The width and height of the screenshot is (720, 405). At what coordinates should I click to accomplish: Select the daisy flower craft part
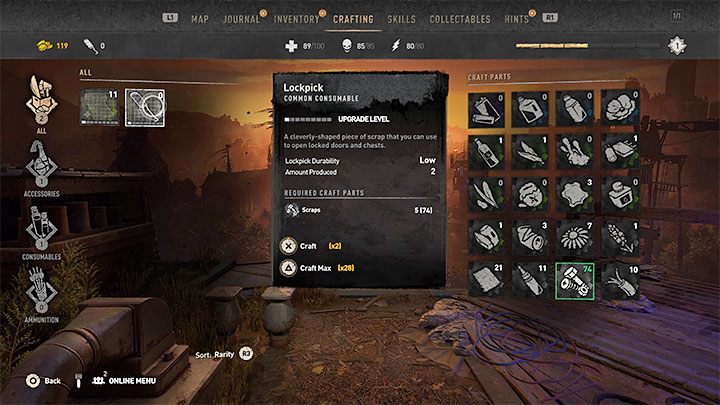[x=575, y=237]
